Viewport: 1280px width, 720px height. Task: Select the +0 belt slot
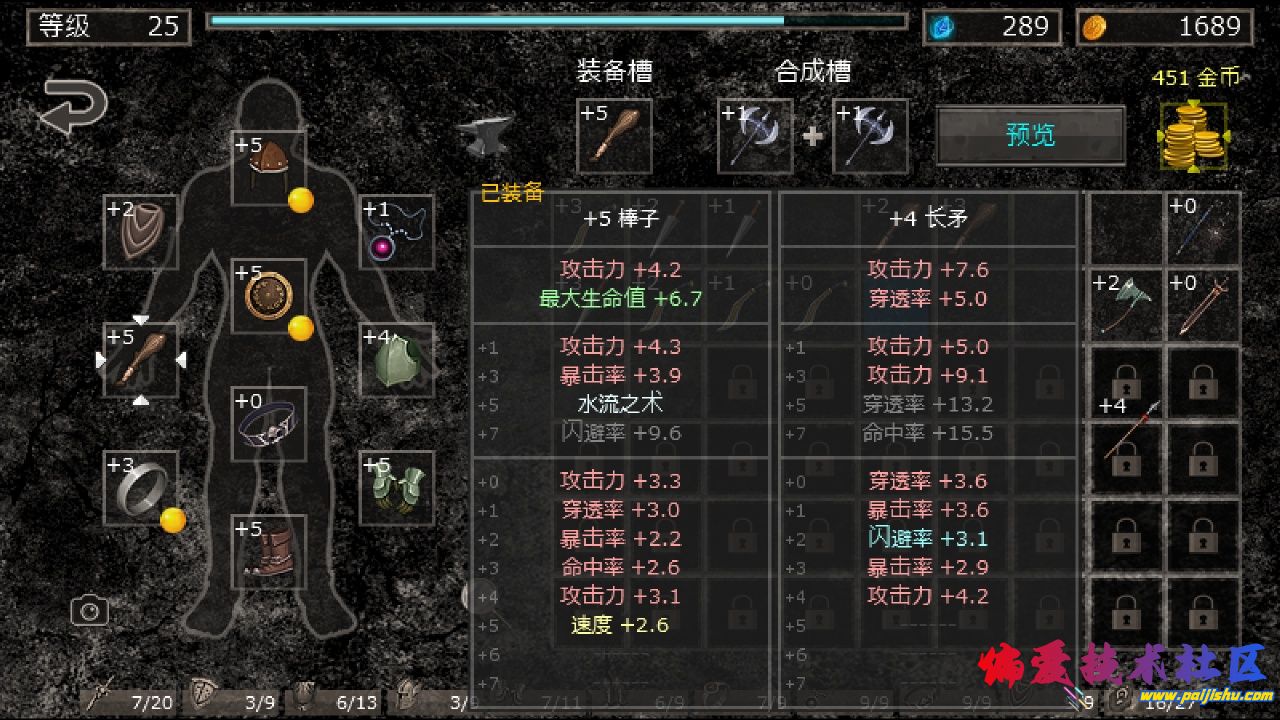268,424
